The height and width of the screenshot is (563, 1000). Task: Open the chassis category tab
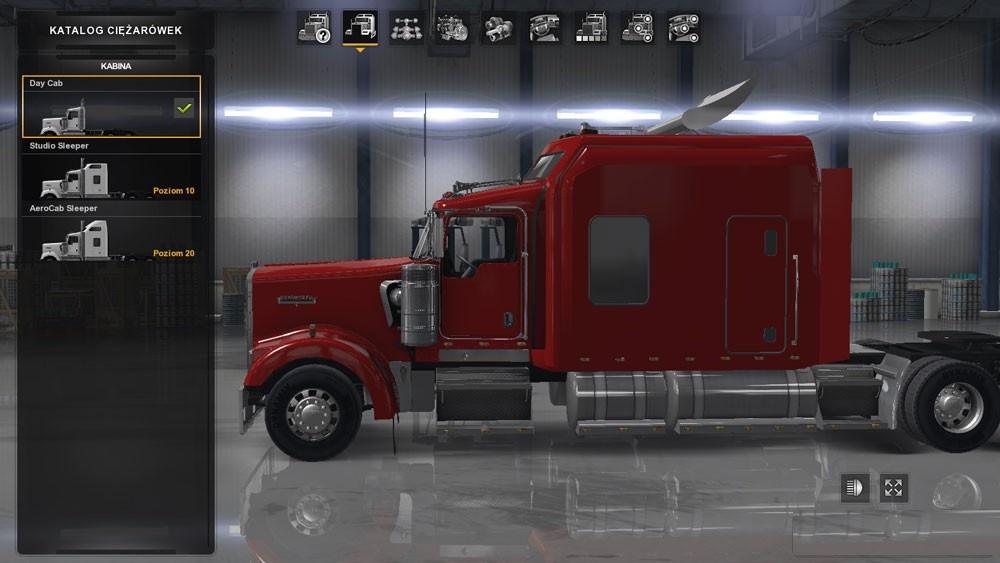[x=405, y=27]
